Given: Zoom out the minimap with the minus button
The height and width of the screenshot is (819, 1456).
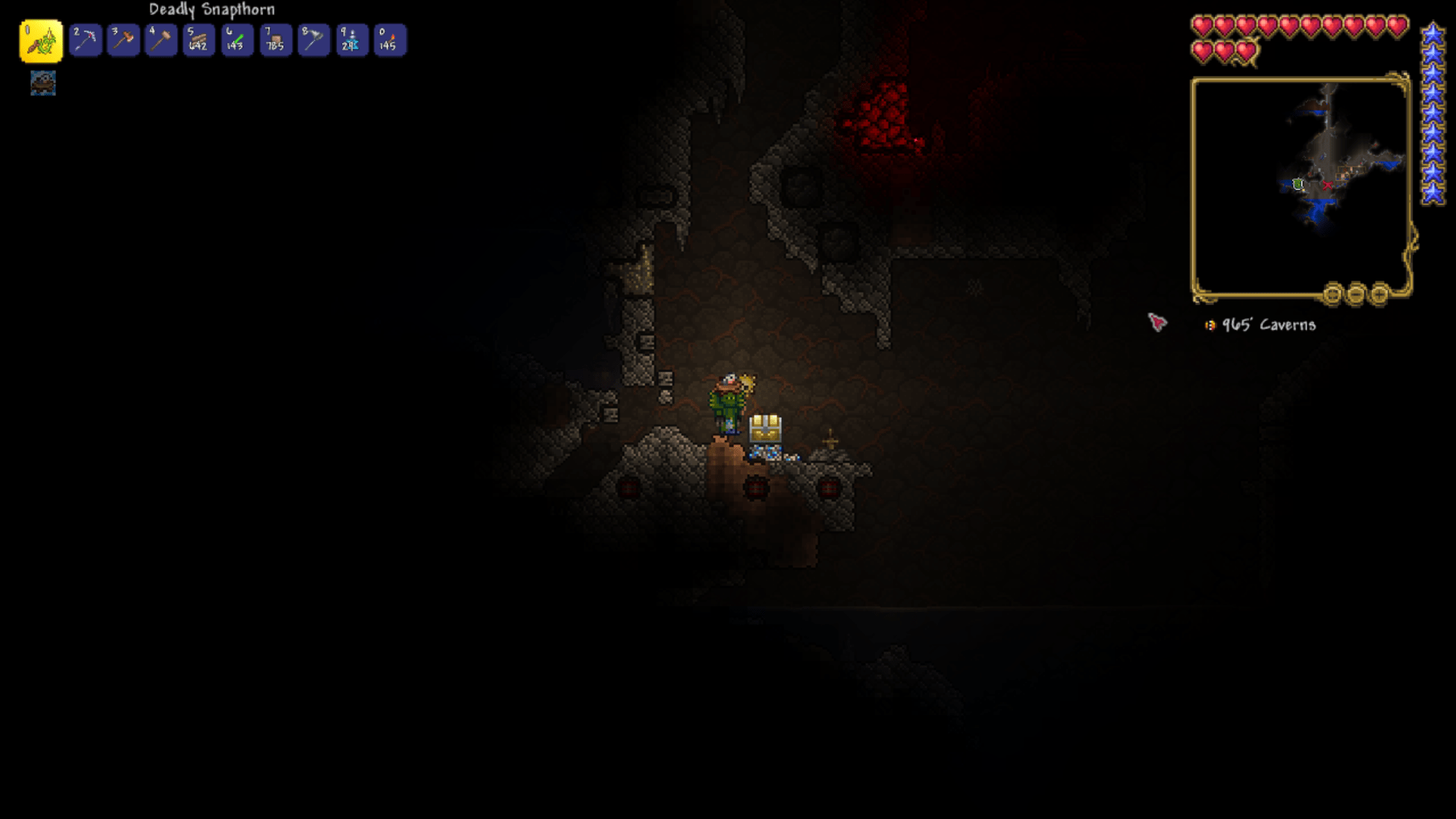Looking at the screenshot, I should click(1358, 296).
